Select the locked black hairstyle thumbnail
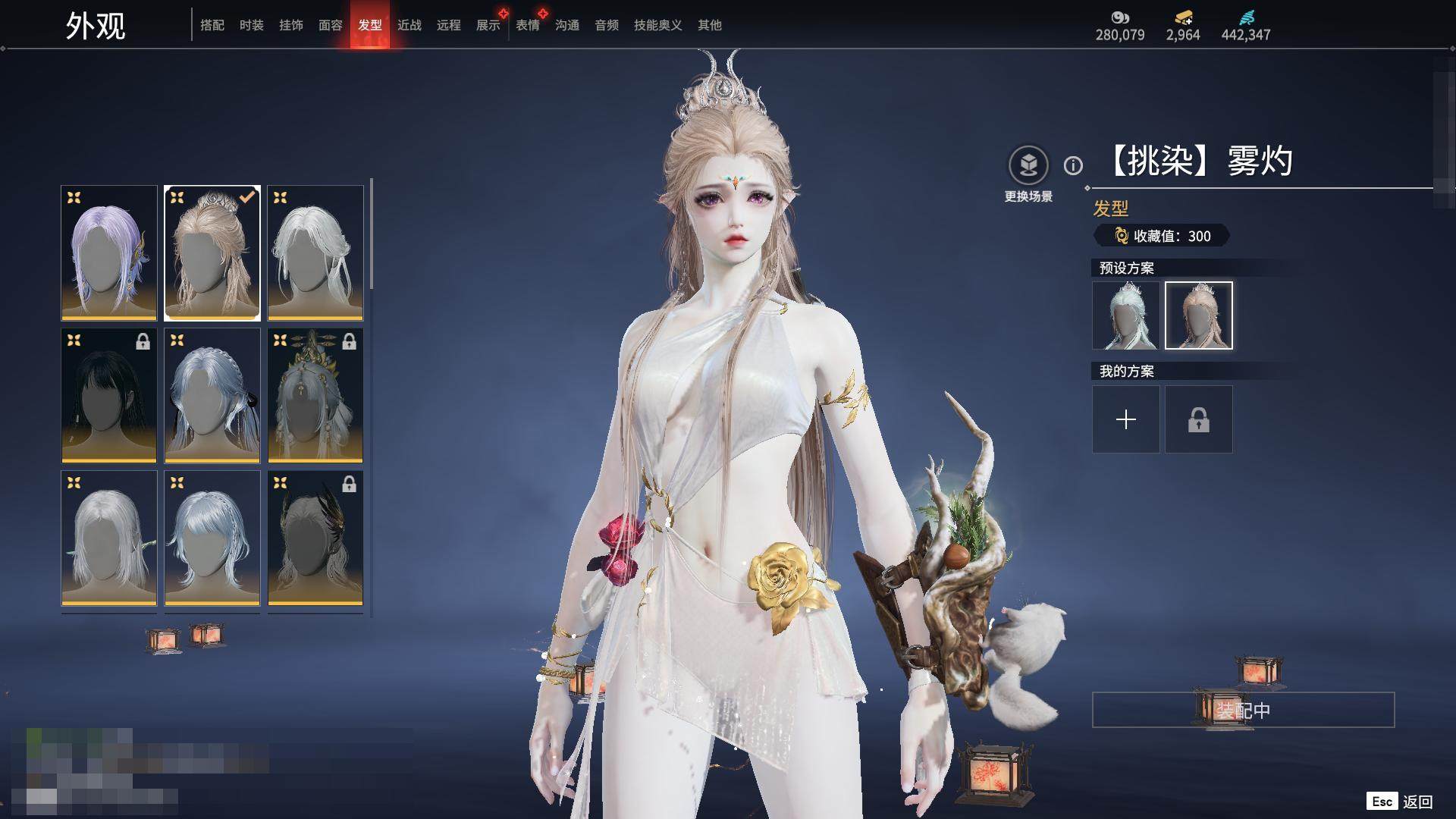Viewport: 1456px width, 819px height. click(109, 395)
